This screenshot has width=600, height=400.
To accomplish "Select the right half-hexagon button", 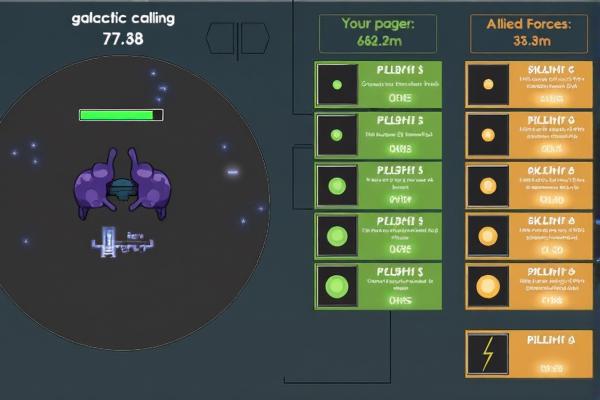I will [254, 38].
